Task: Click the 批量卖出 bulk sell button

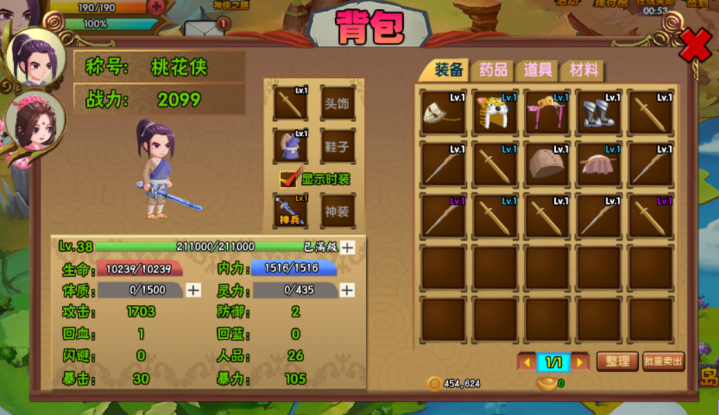Action: click(x=663, y=361)
